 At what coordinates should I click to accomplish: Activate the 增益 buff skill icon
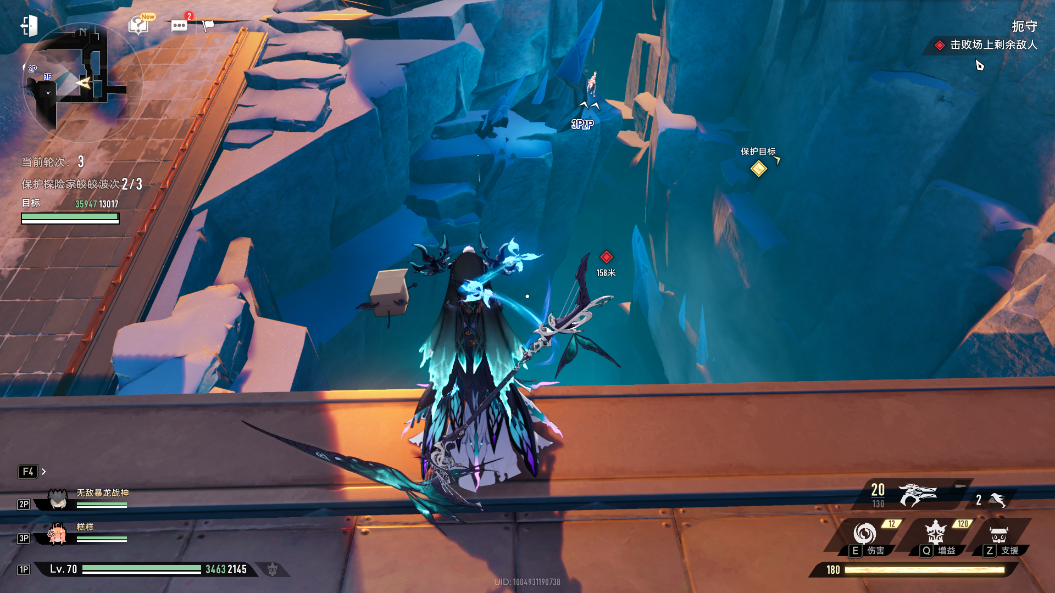(938, 533)
